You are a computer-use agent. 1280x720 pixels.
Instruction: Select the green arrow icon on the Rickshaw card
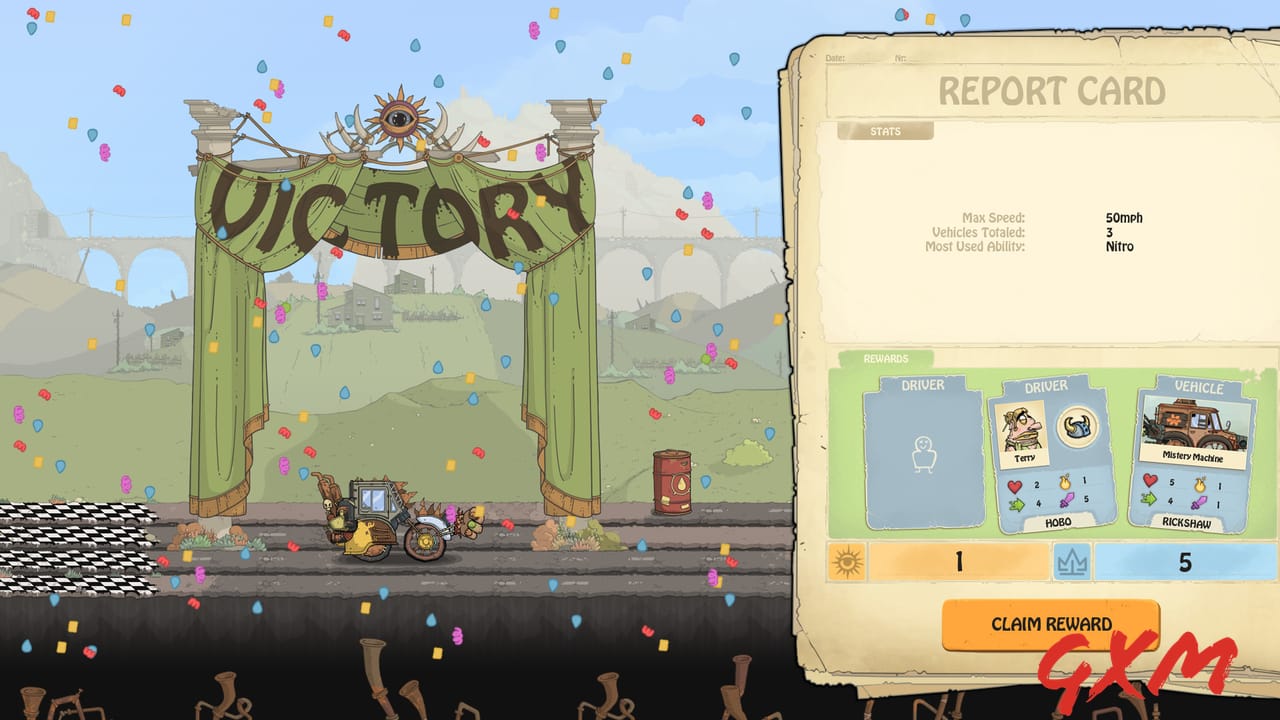(1148, 501)
